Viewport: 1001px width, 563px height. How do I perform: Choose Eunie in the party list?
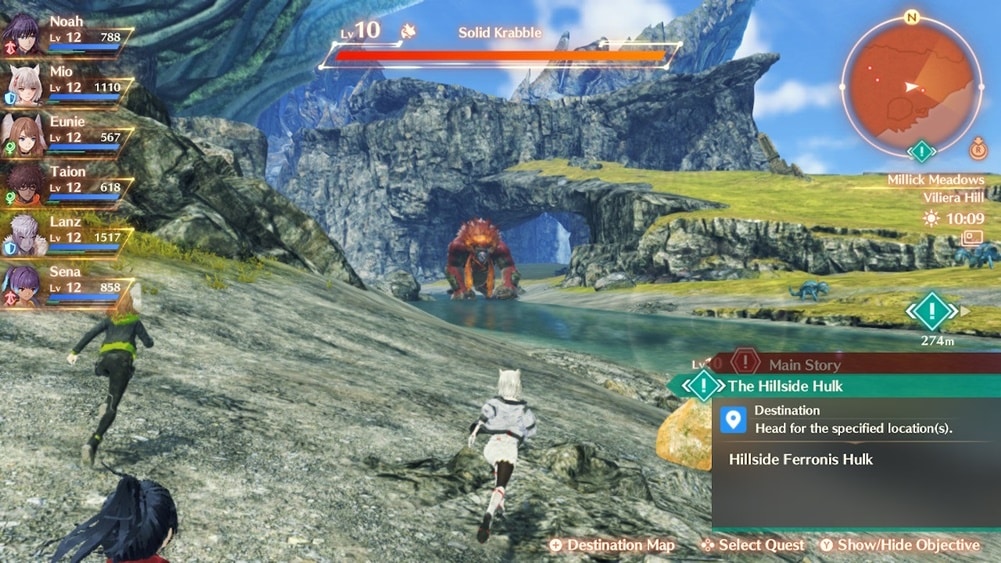pyautogui.click(x=21, y=131)
